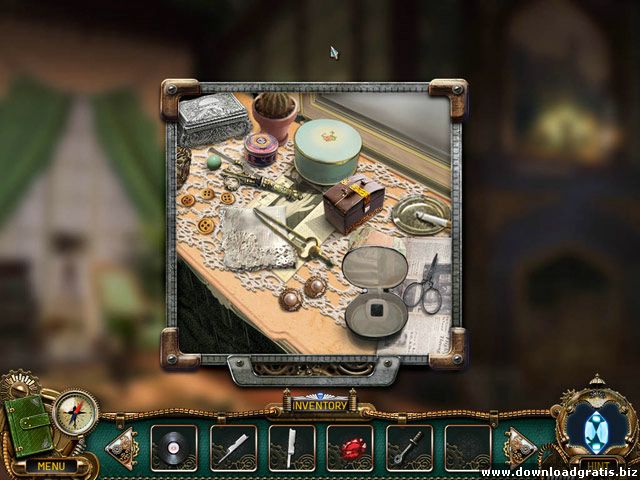This screenshot has height=480, width=640.
Task: Open the compass map icon
Action: [75, 412]
